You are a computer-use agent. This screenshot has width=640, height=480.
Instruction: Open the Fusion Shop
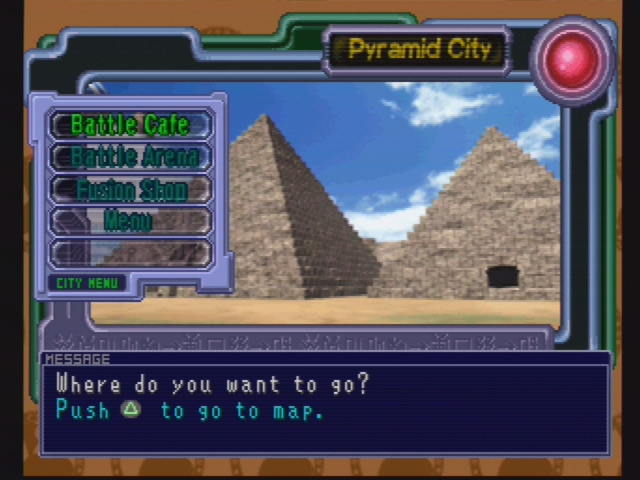click(129, 189)
